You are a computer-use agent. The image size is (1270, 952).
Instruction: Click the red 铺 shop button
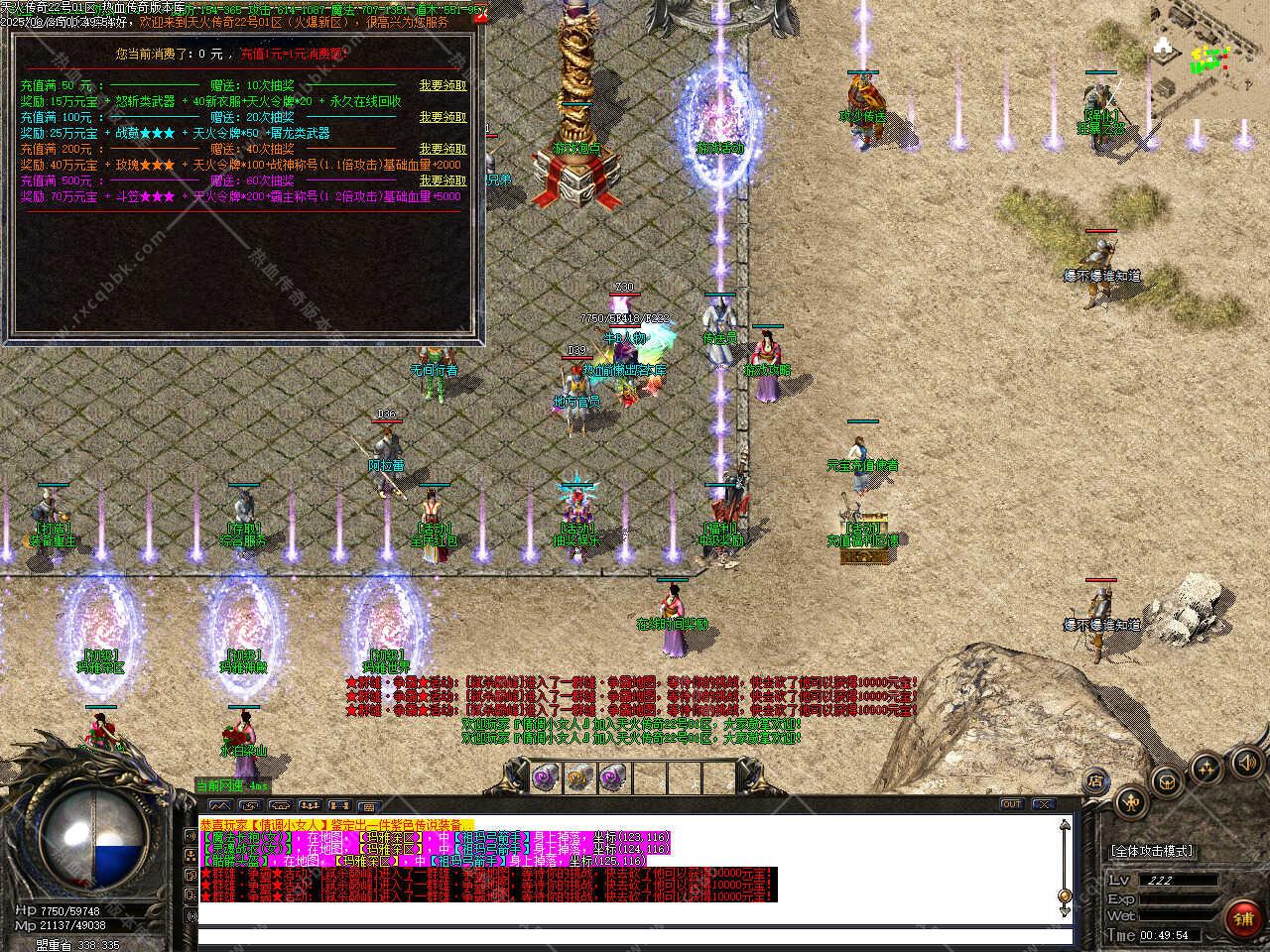coord(1243,919)
